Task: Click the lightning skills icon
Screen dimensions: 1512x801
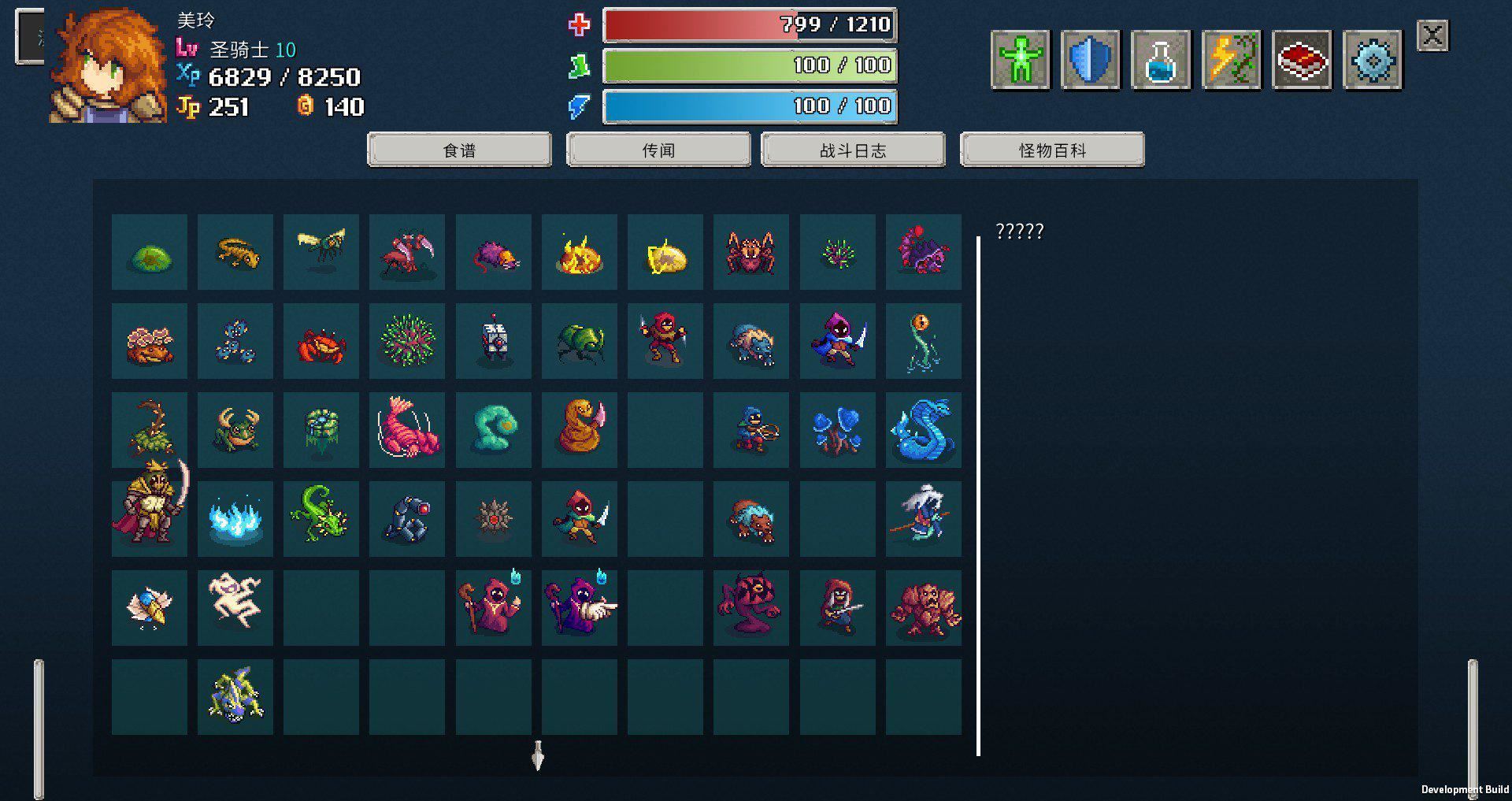Action: coord(1232,59)
